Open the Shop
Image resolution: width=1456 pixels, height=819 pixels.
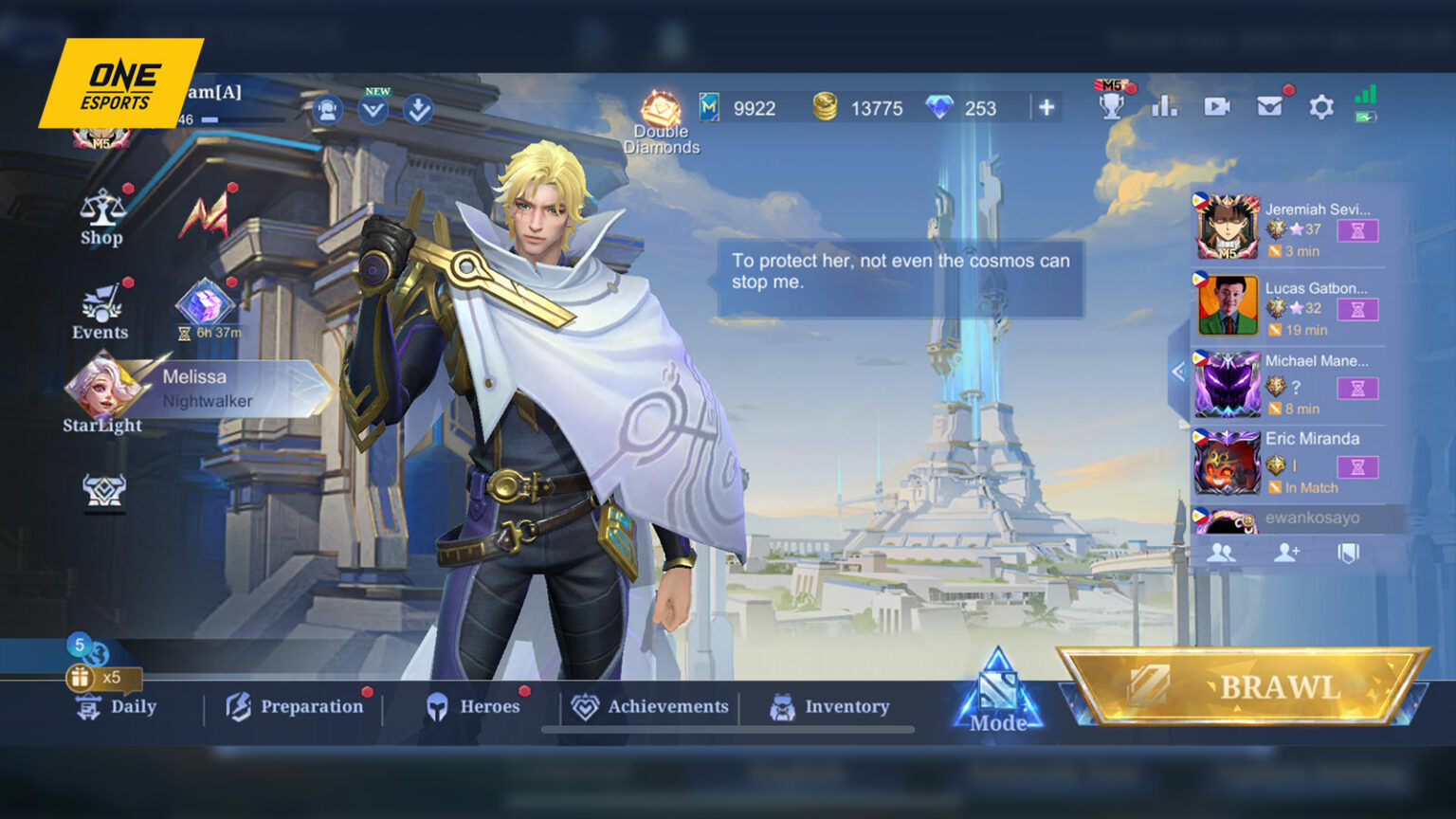[101, 218]
